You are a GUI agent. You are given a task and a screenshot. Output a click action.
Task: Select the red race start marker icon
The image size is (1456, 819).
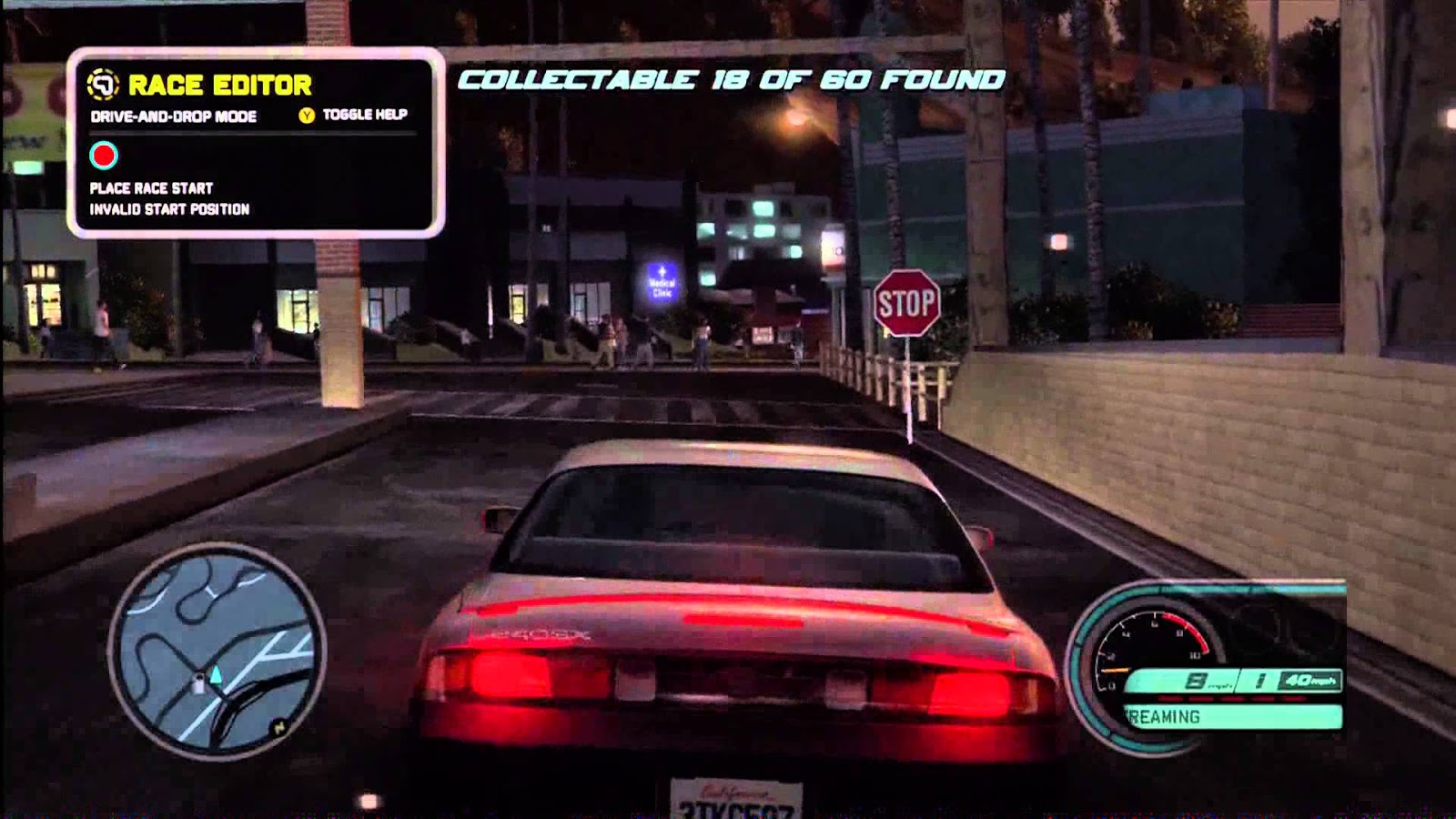point(102,155)
